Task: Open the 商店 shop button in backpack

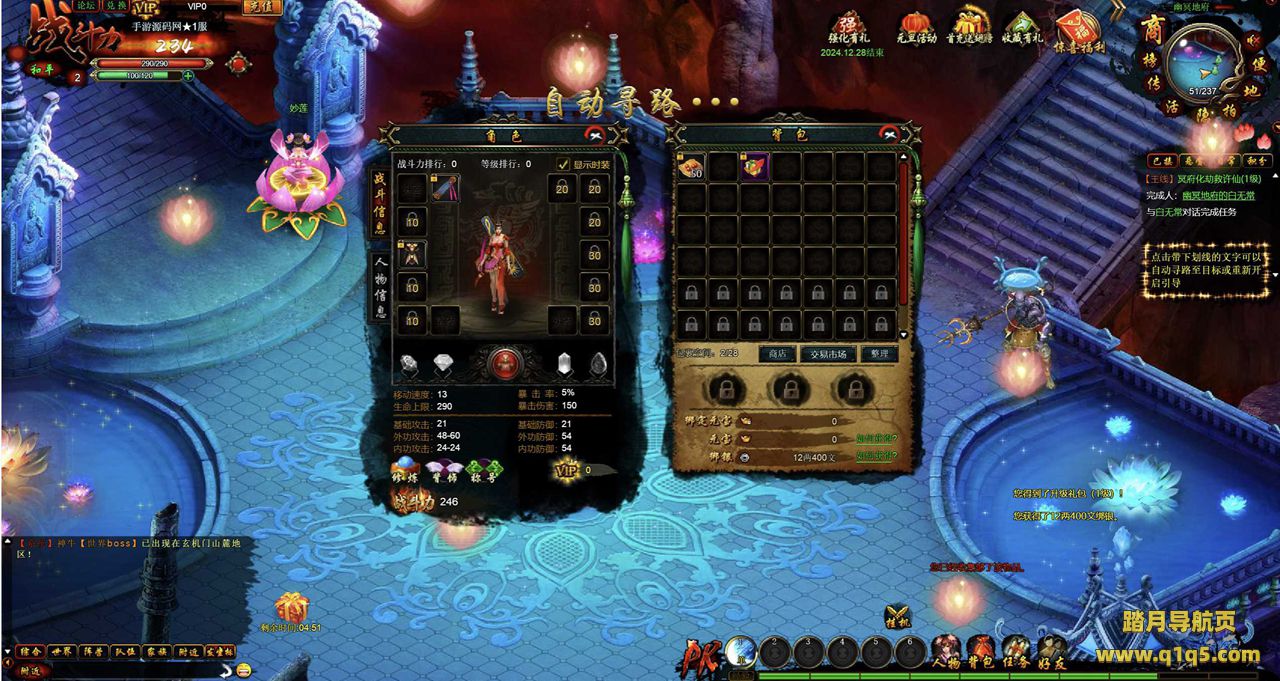Action: (777, 354)
